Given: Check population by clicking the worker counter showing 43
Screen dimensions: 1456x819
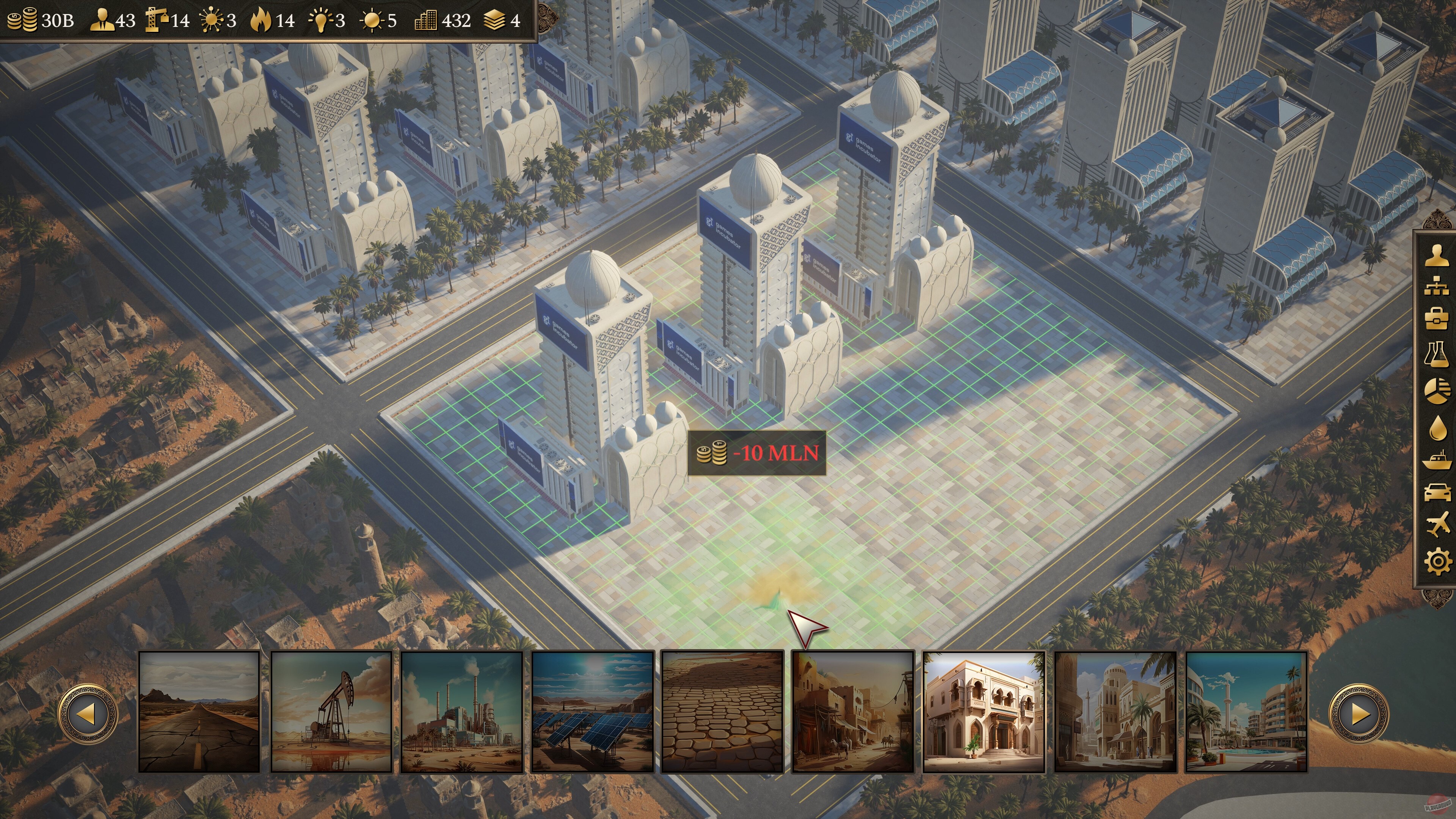Looking at the screenshot, I should click(113, 21).
